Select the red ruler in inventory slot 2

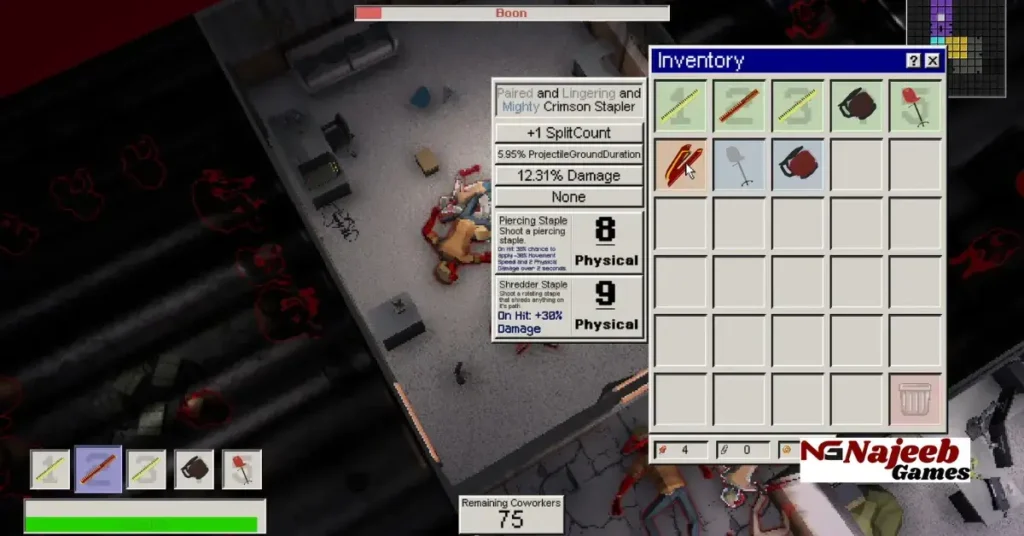point(739,106)
